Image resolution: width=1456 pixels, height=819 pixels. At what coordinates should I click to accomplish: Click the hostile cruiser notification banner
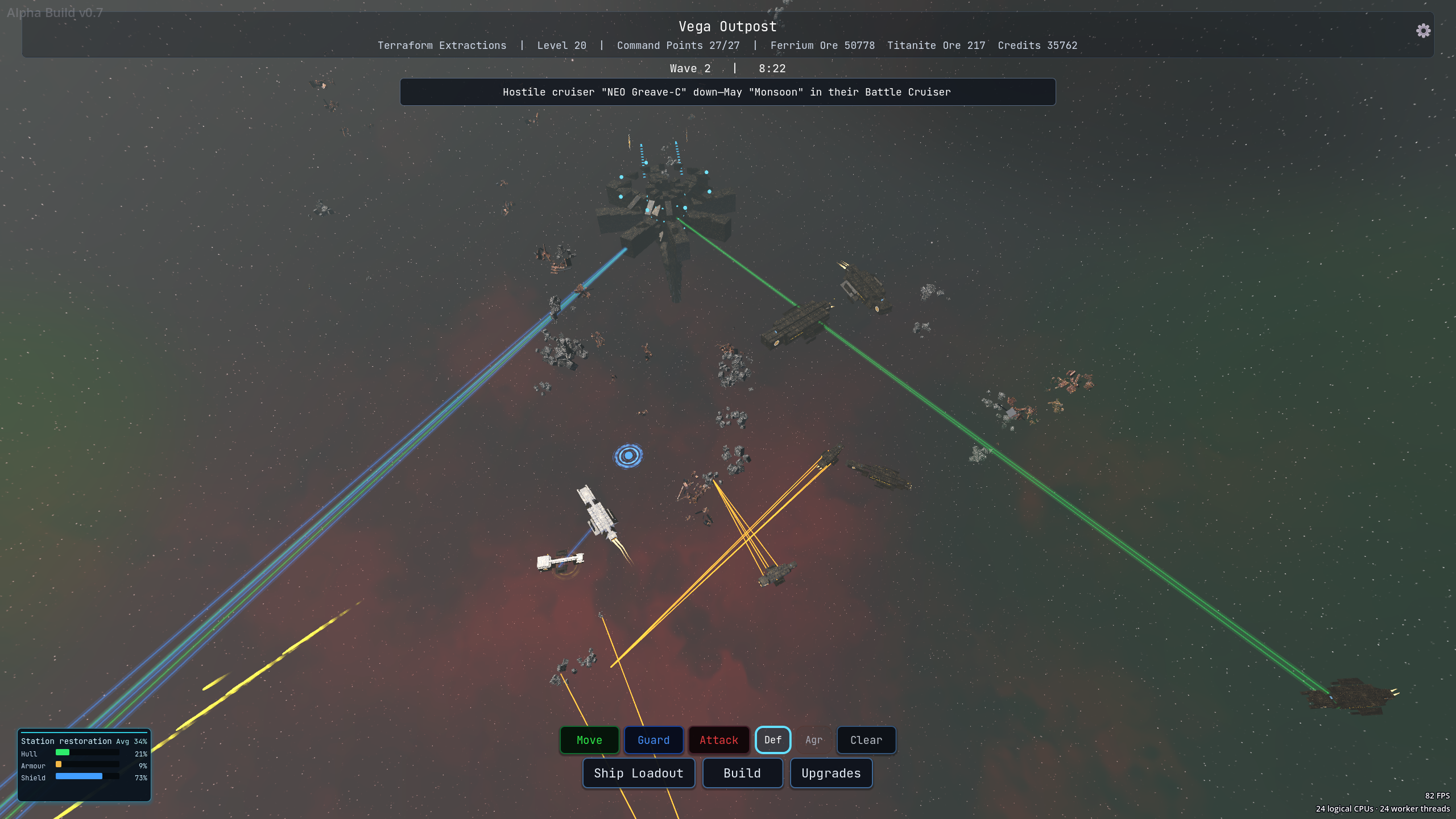click(x=727, y=92)
